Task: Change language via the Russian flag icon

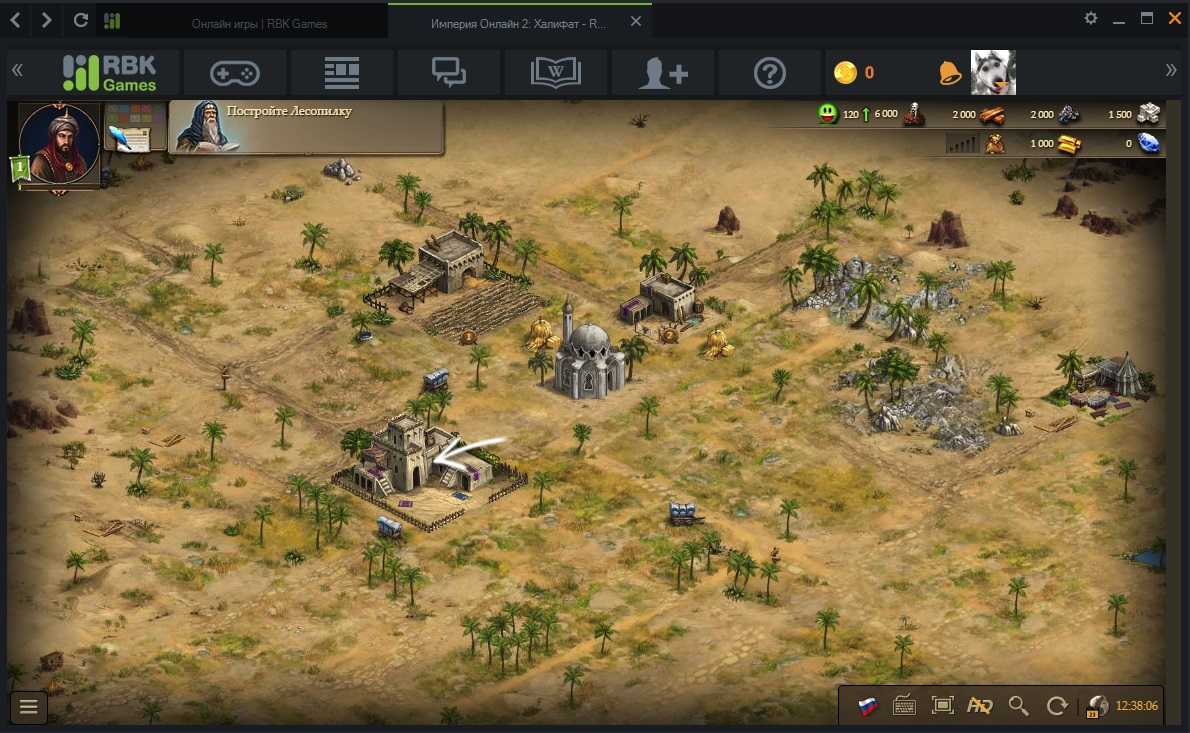Action: (868, 706)
